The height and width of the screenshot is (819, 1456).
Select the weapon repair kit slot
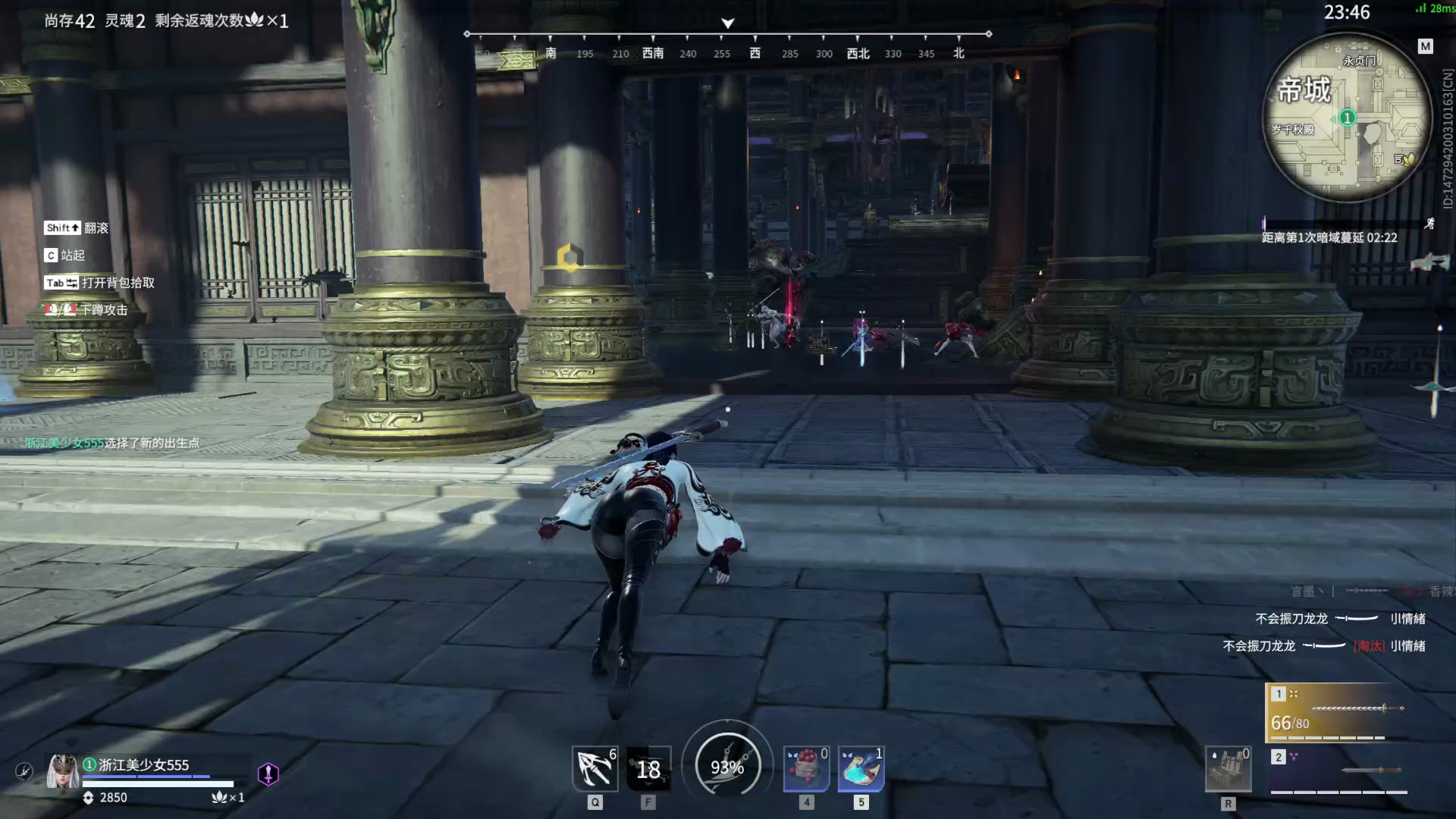[x=1228, y=769]
